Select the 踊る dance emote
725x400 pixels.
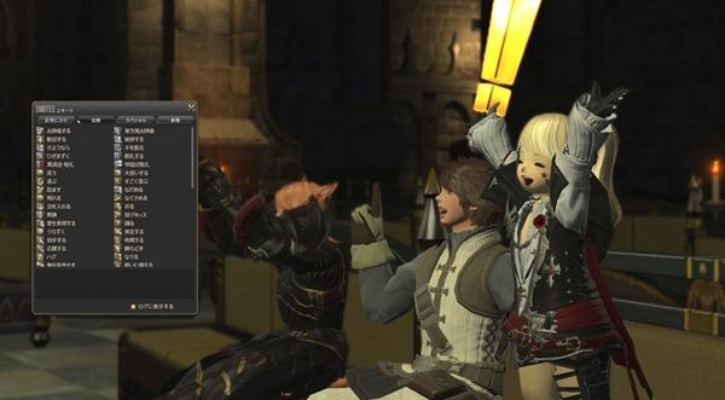click(x=133, y=223)
